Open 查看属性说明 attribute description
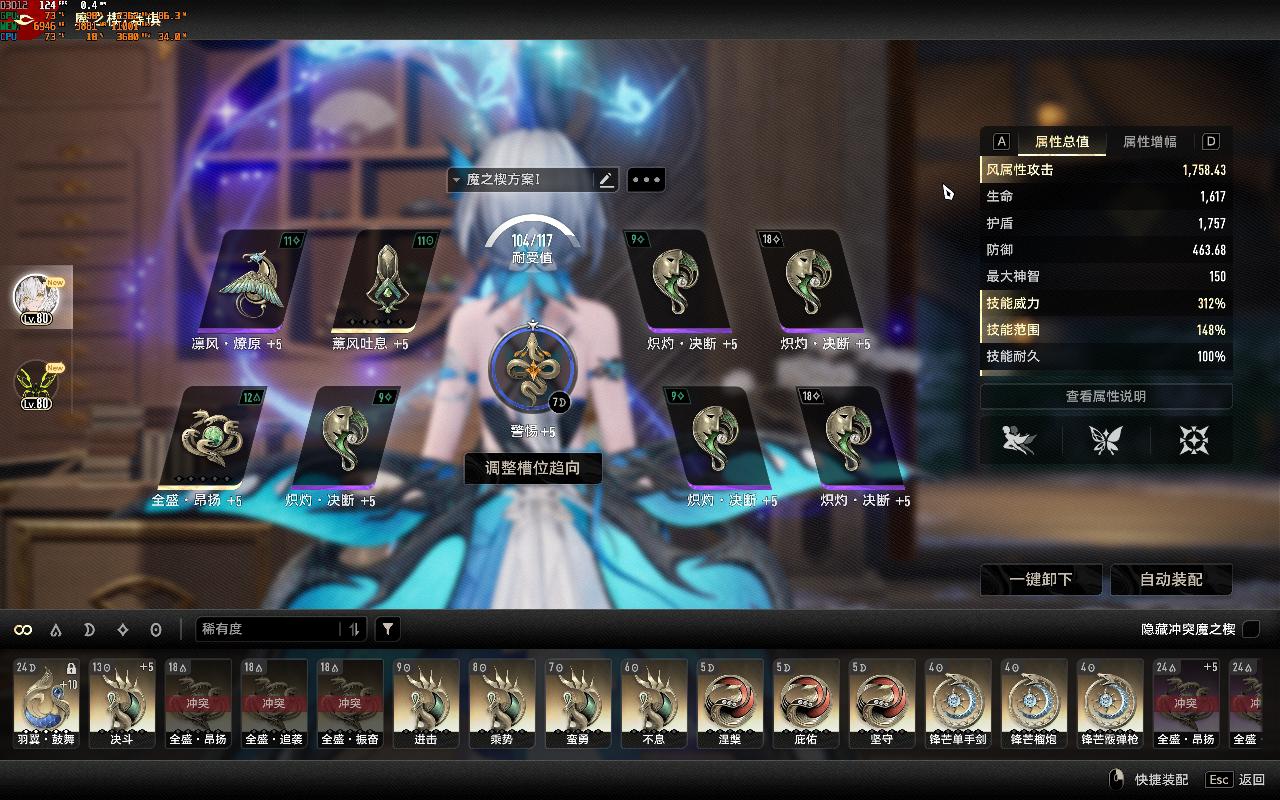This screenshot has height=800, width=1280. point(1105,396)
